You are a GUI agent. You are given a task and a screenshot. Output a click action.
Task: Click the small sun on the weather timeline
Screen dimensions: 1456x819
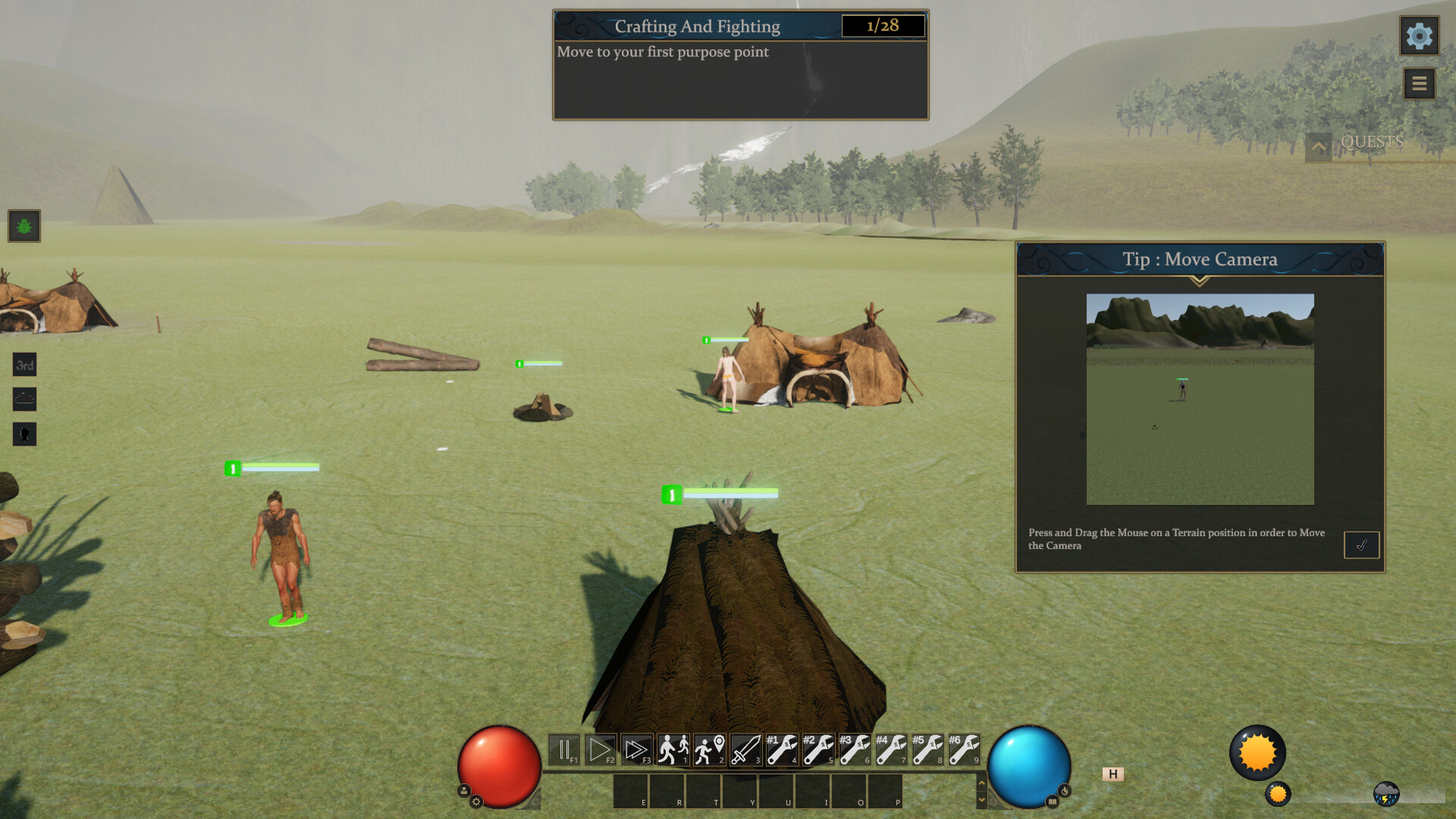point(1278,794)
